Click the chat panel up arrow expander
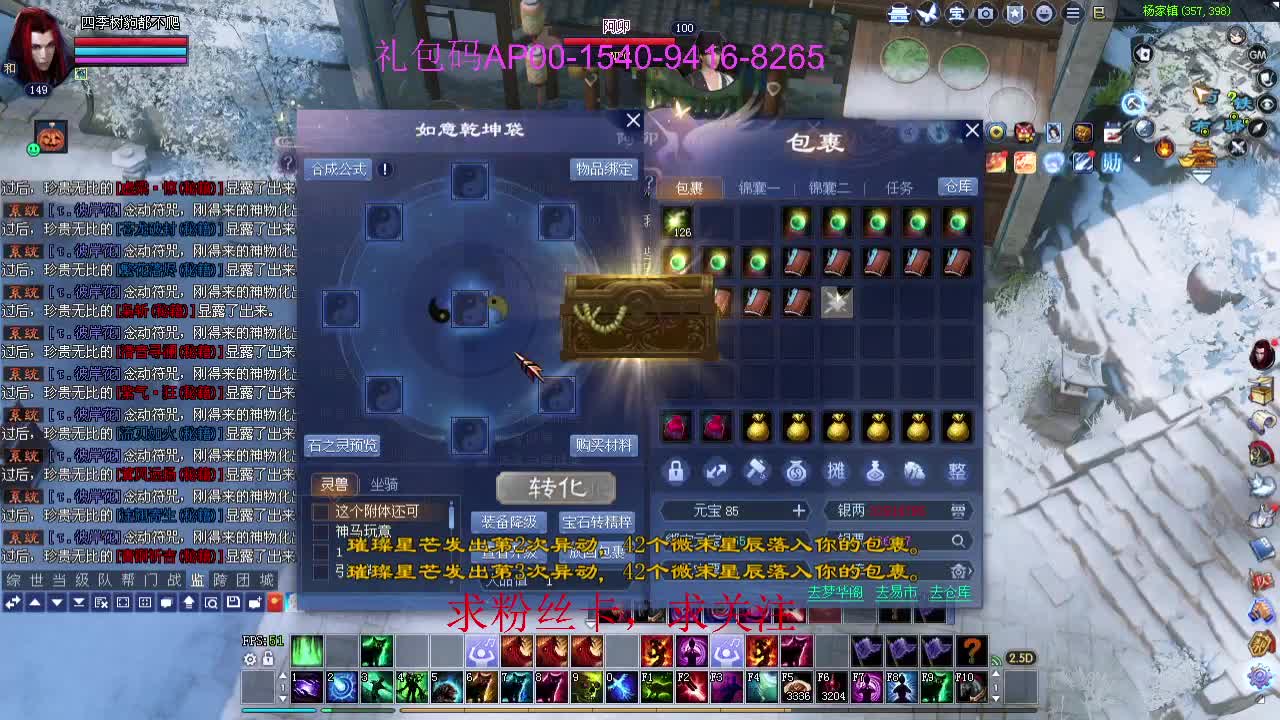 pyautogui.click(x=33, y=603)
